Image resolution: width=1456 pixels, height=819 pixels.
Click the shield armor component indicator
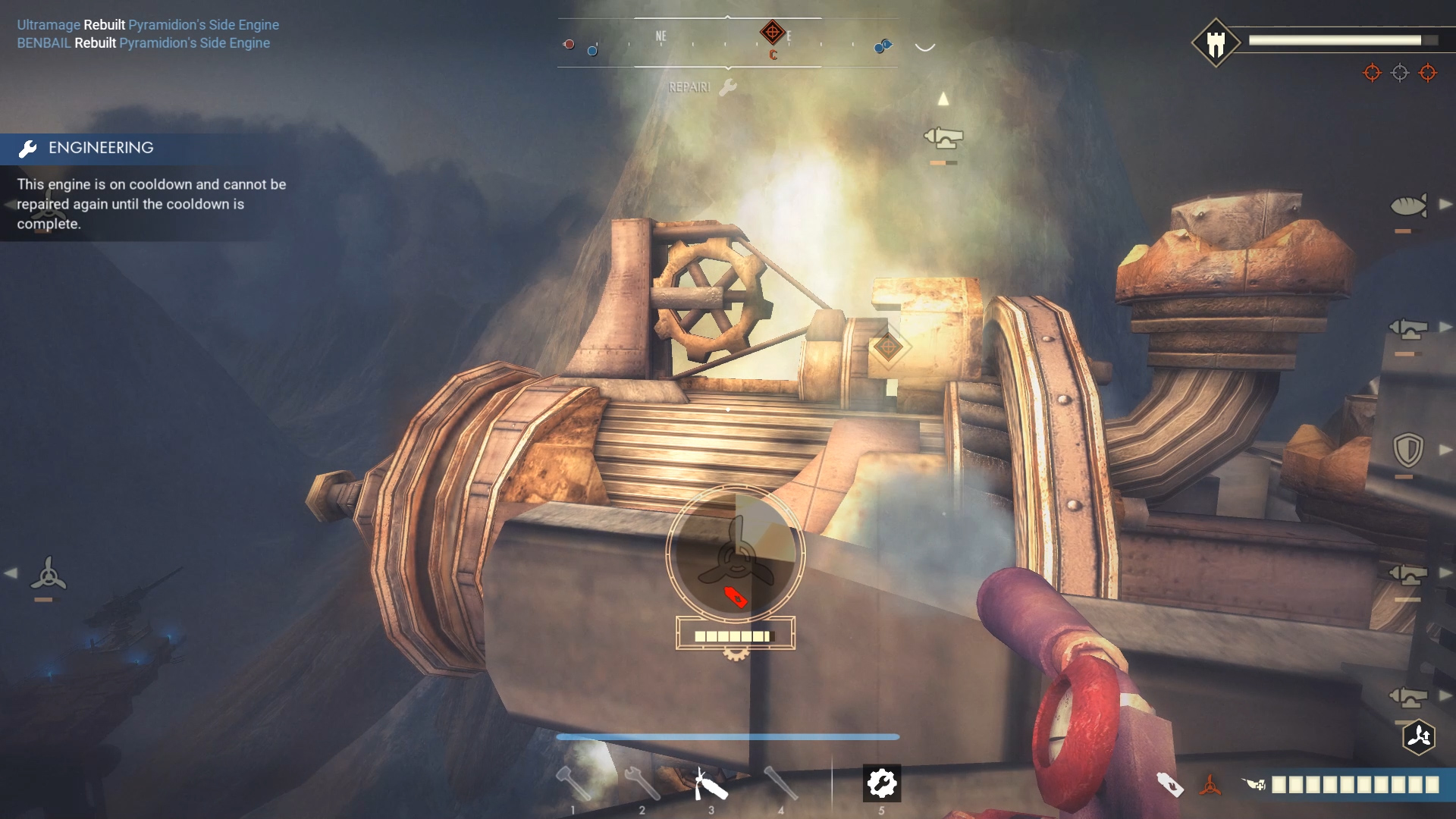pyautogui.click(x=1408, y=450)
